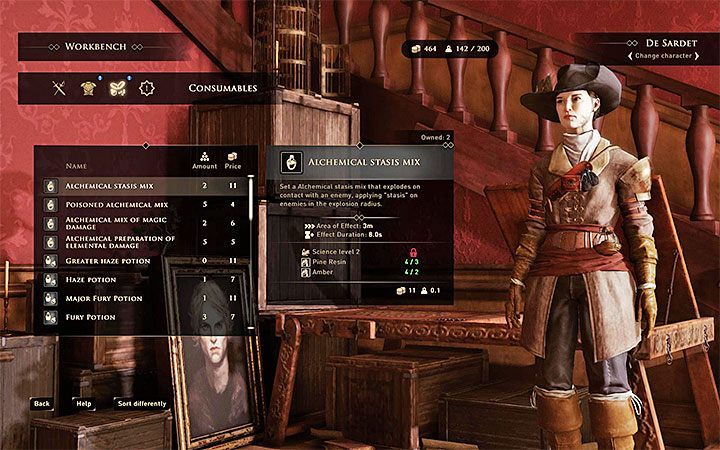Sort recipes by Name column header

[75, 165]
